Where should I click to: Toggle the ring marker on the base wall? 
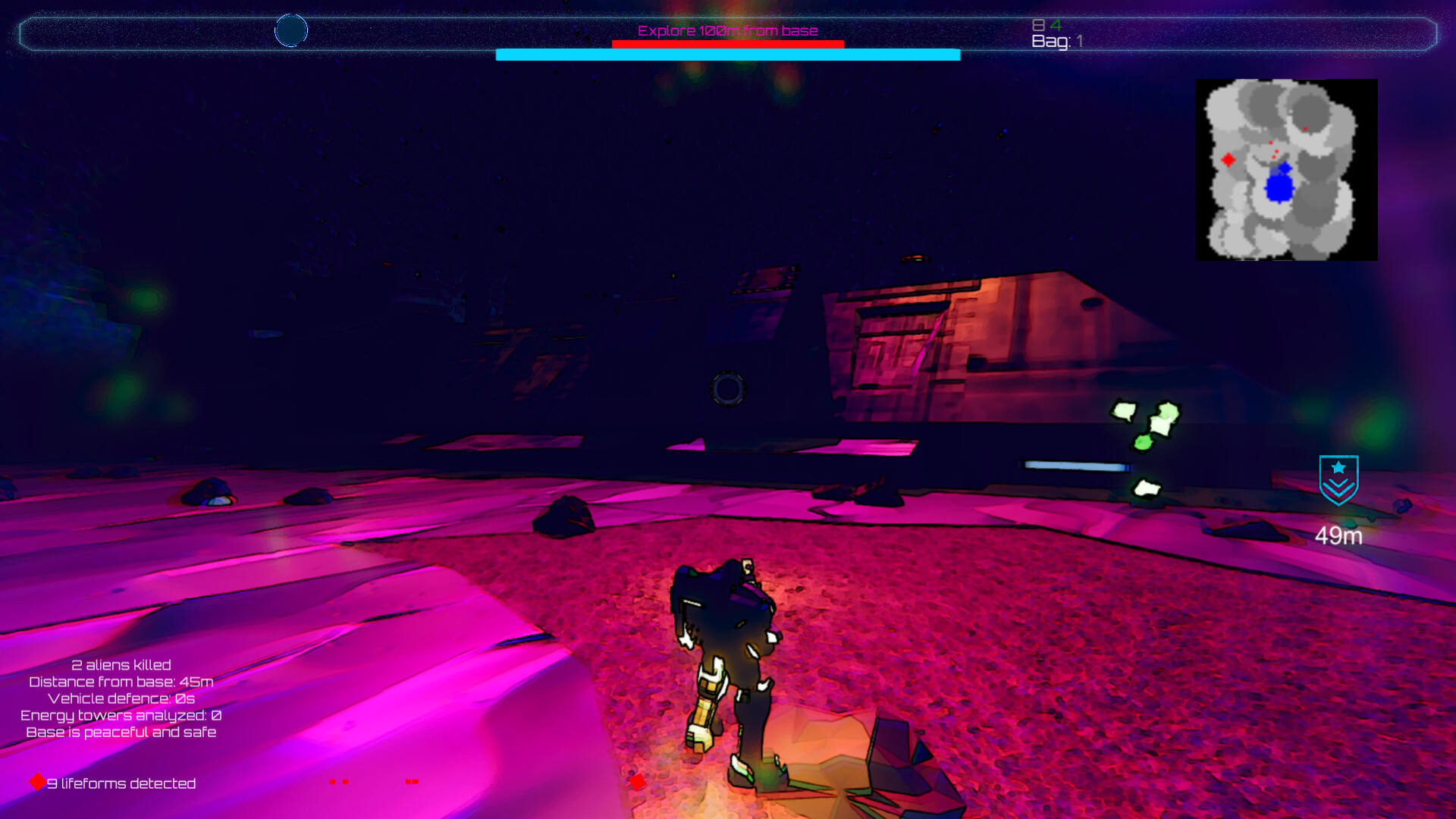coord(727,390)
